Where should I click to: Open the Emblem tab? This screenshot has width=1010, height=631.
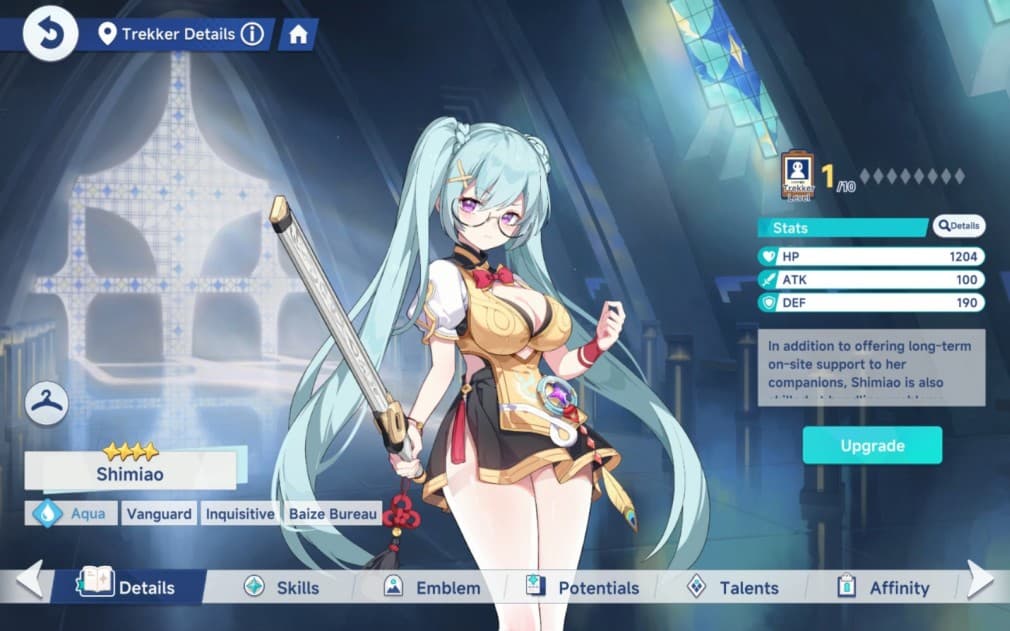tap(433, 587)
